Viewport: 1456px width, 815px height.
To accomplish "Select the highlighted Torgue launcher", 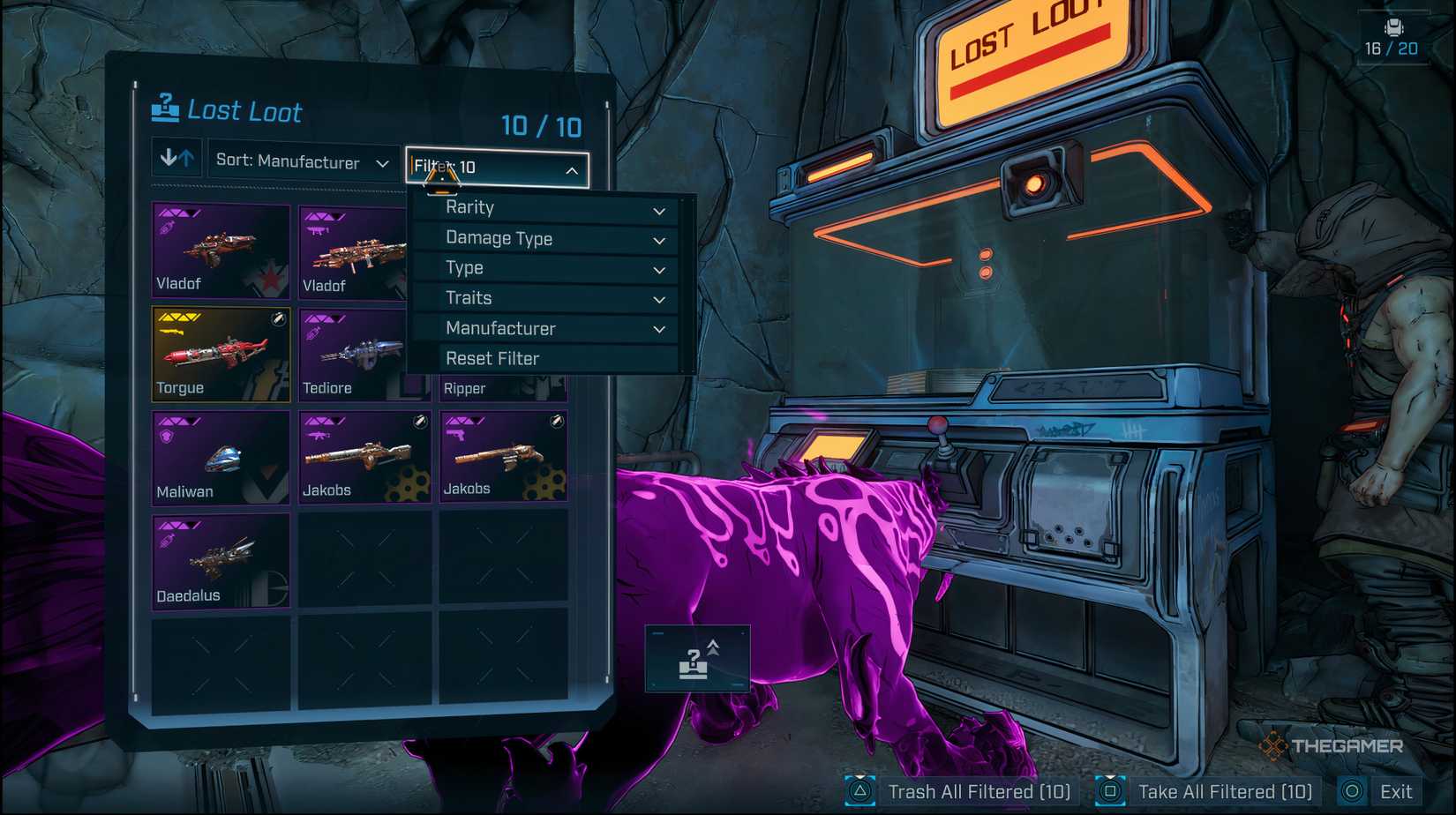I will 219,353.
